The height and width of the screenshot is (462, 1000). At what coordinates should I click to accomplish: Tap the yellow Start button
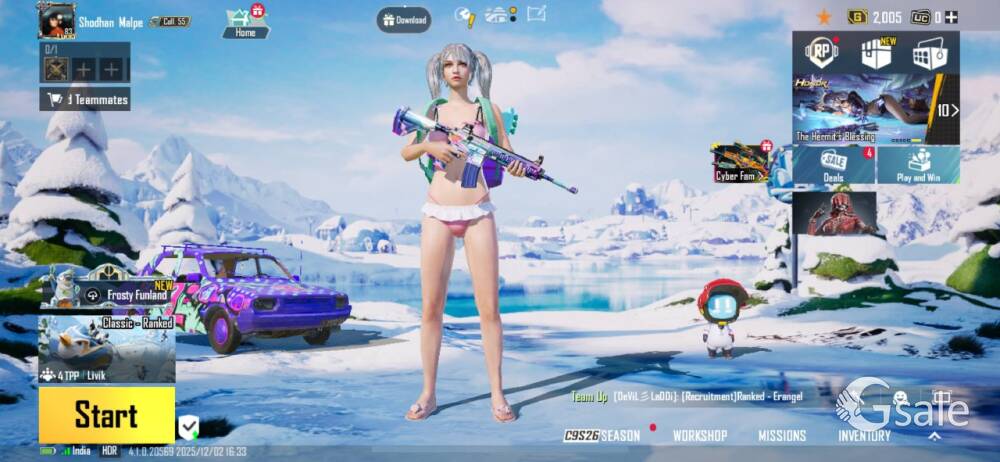(106, 415)
